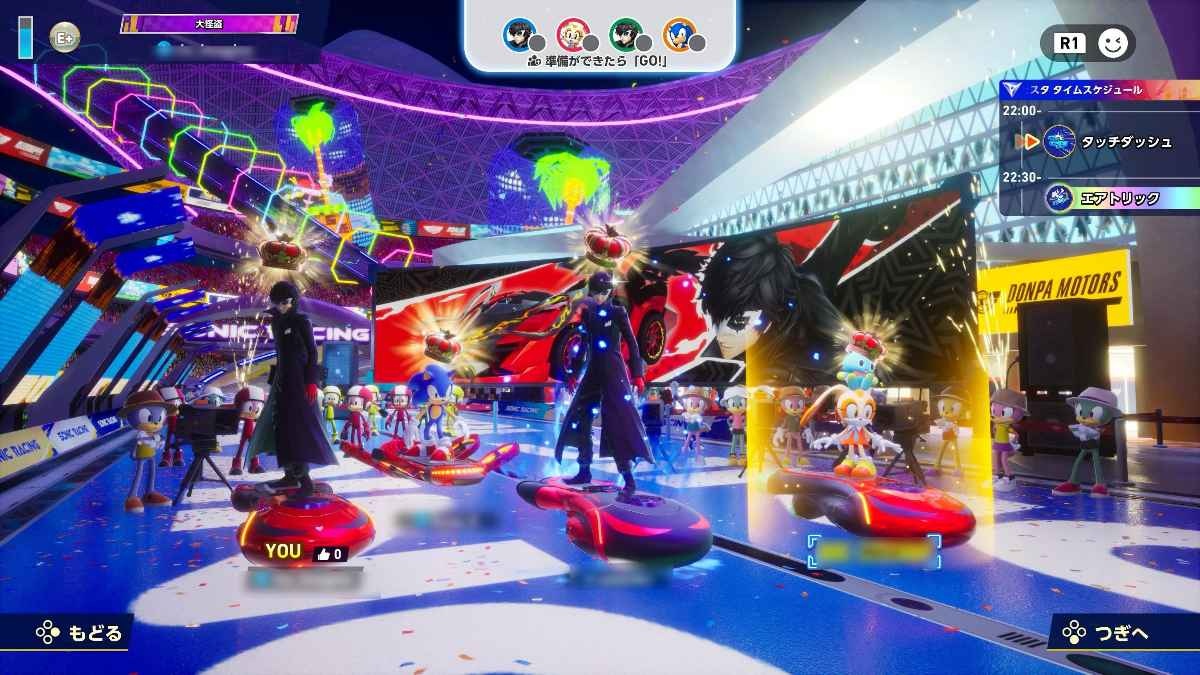Image resolution: width=1200 pixels, height=675 pixels.
Task: Click the green-ringed Joker player icon
Action: 626,35
